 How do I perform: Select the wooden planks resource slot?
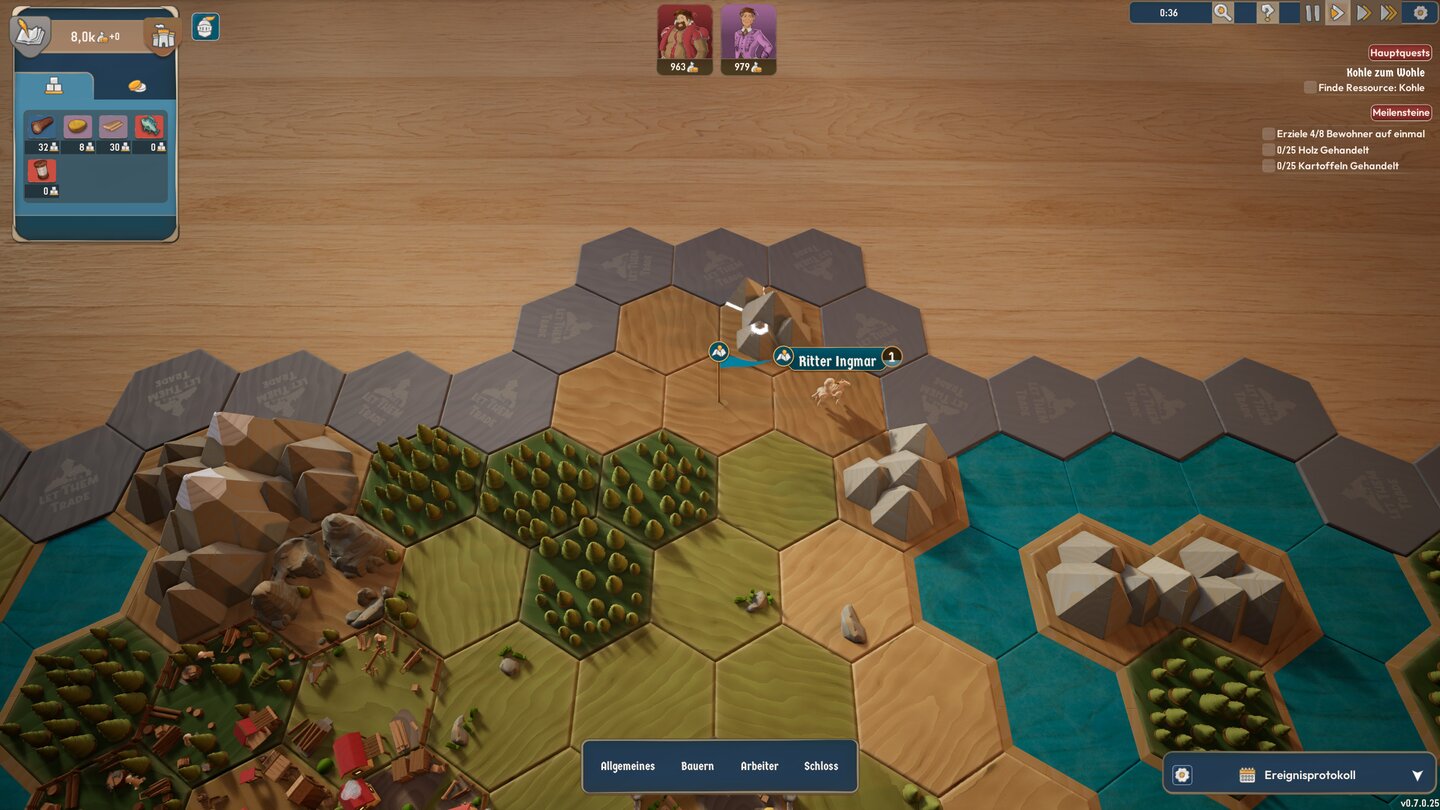(x=113, y=127)
